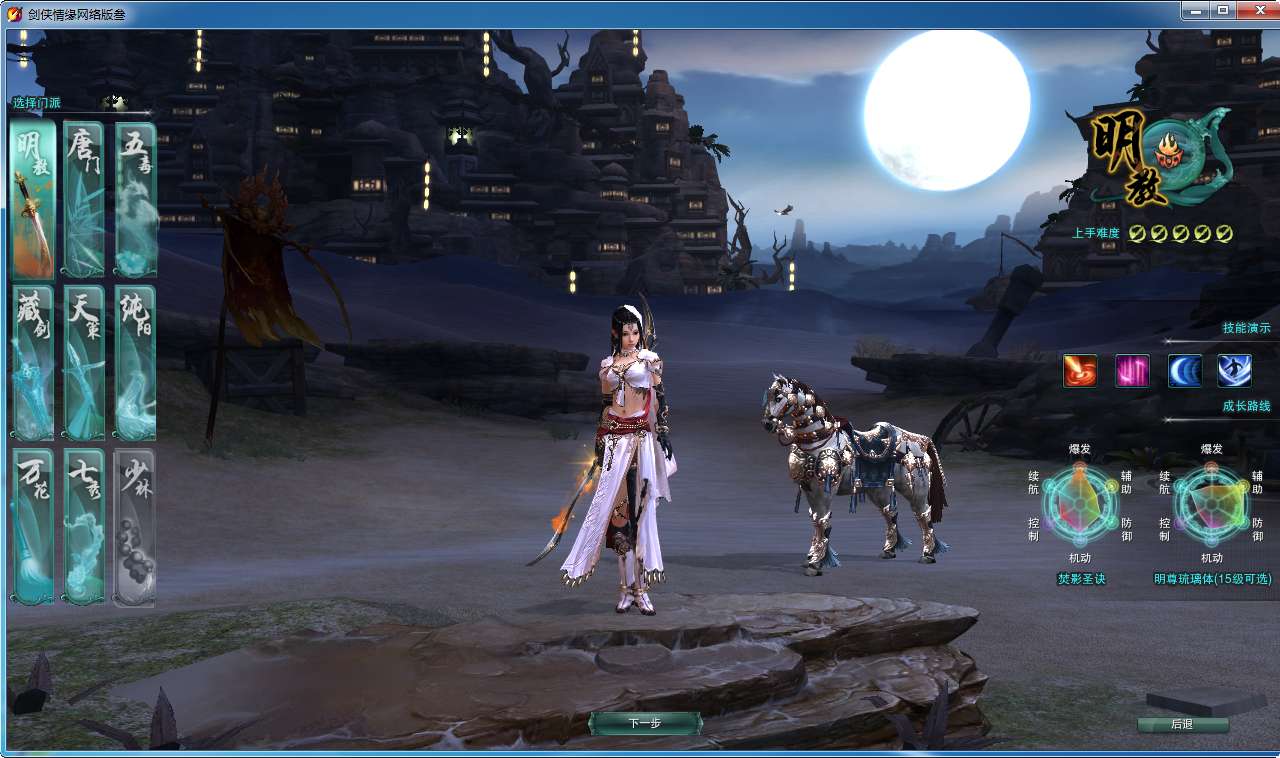Select the 明教 sect tile
Viewport: 1280px width, 758px height.
point(33,199)
